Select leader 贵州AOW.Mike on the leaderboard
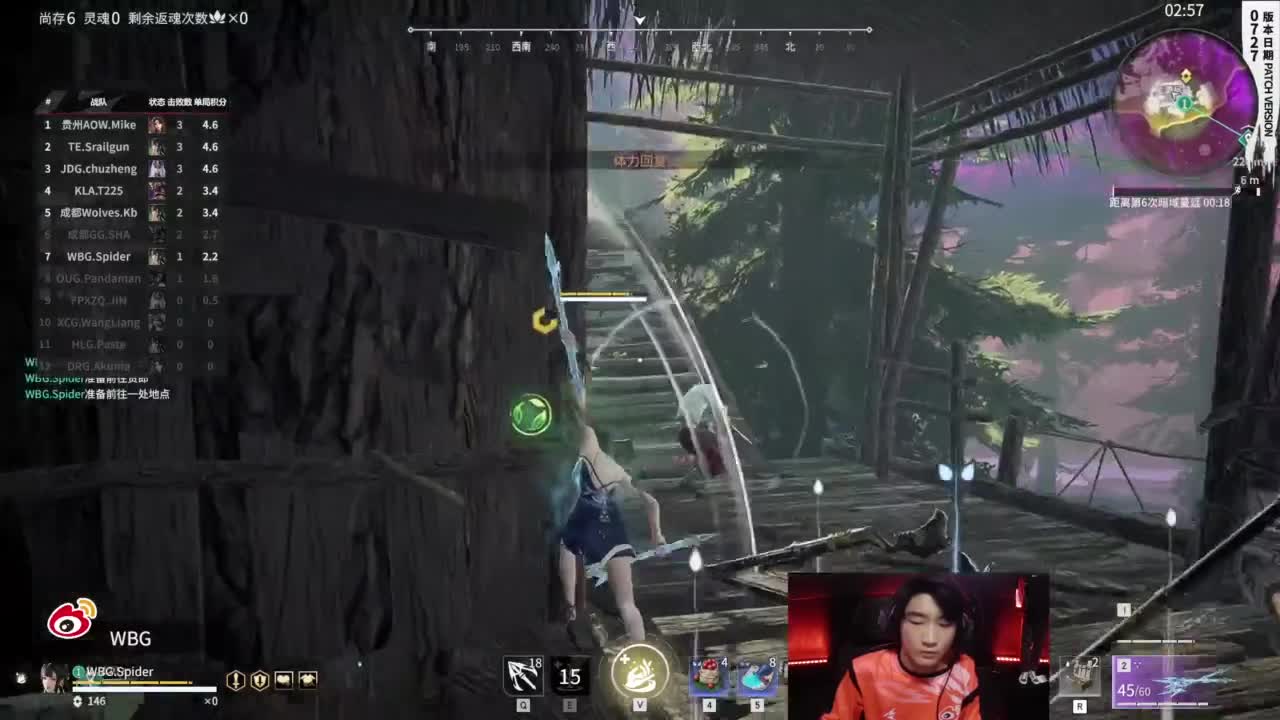Image resolution: width=1280 pixels, height=720 pixels. coord(100,124)
